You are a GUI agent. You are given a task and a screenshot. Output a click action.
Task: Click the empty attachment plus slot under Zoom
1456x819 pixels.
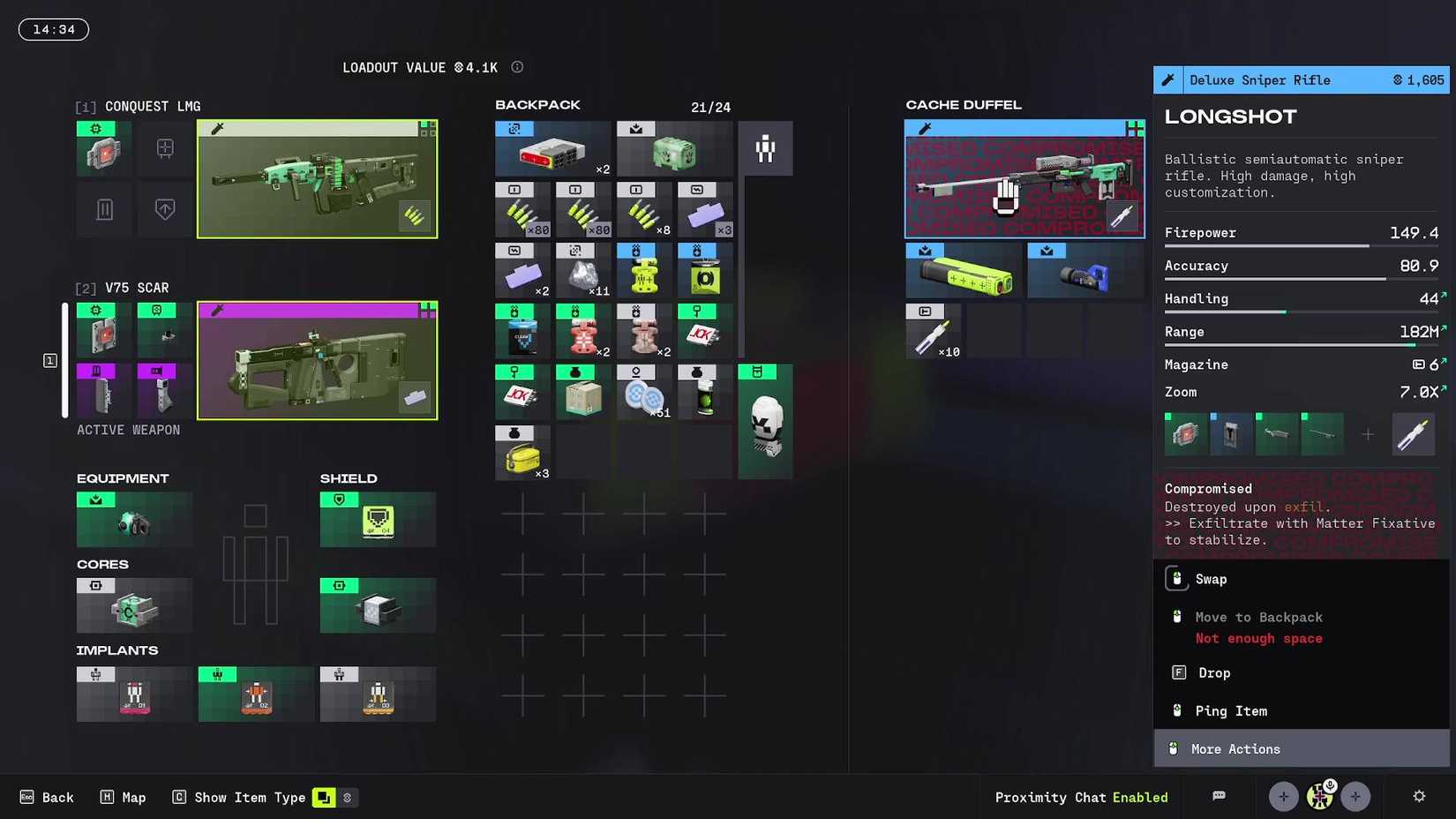pos(1368,434)
